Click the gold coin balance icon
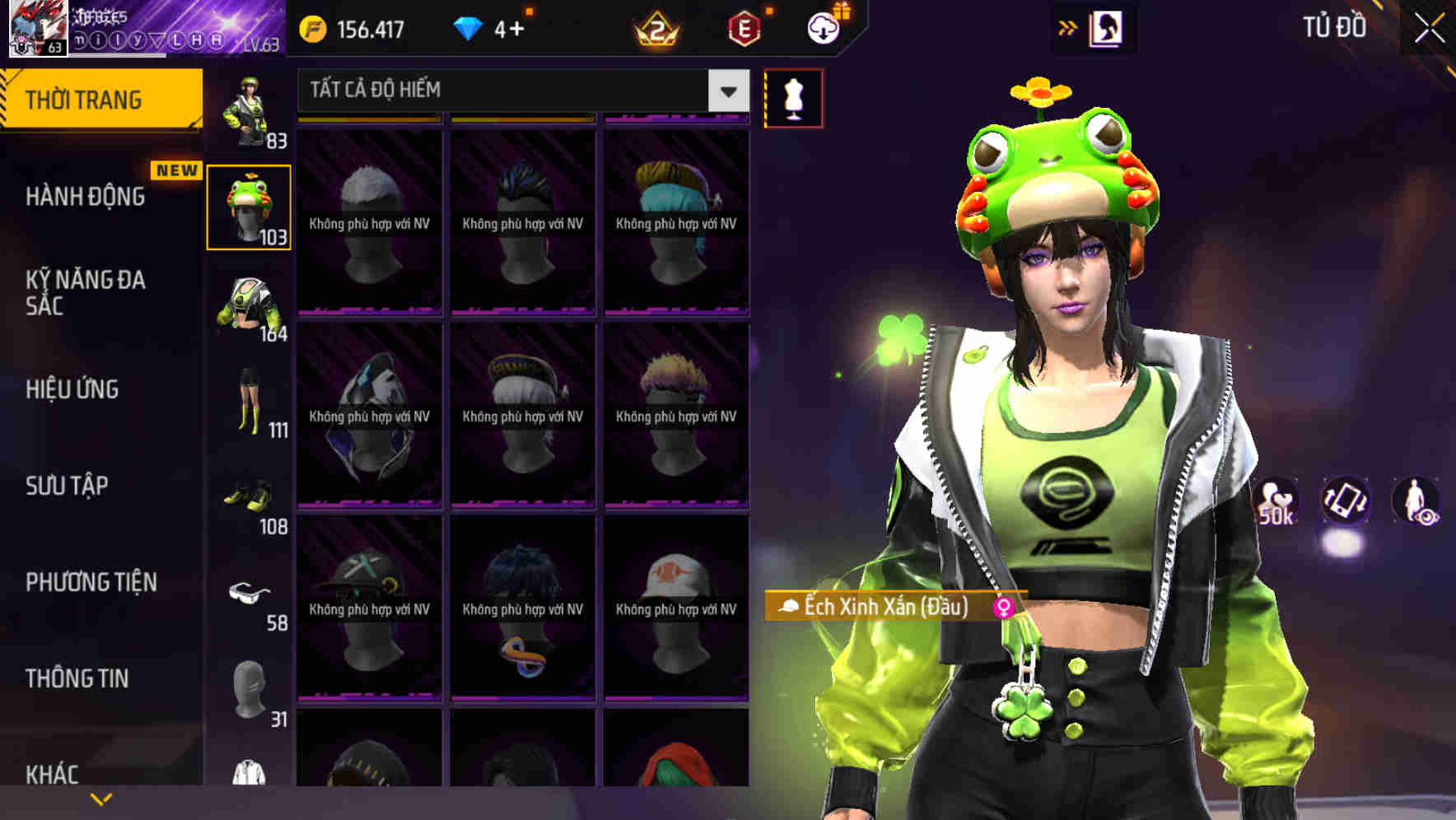The image size is (1456, 820). [x=313, y=26]
